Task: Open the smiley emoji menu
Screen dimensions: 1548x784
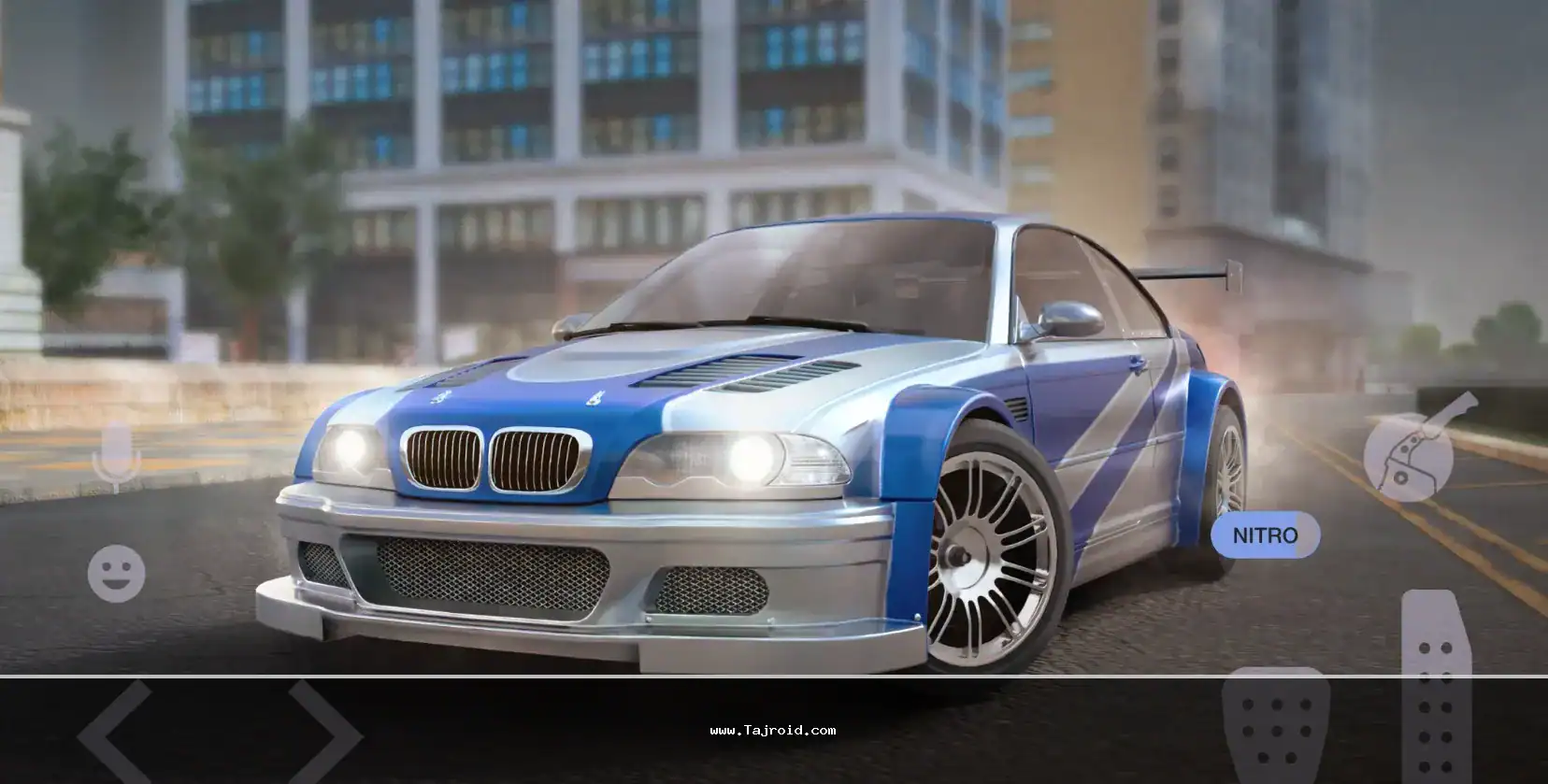Action: pos(116,573)
